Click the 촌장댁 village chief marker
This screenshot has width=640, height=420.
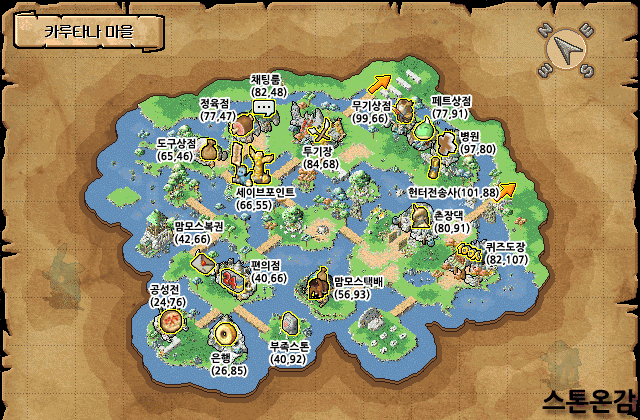420,217
